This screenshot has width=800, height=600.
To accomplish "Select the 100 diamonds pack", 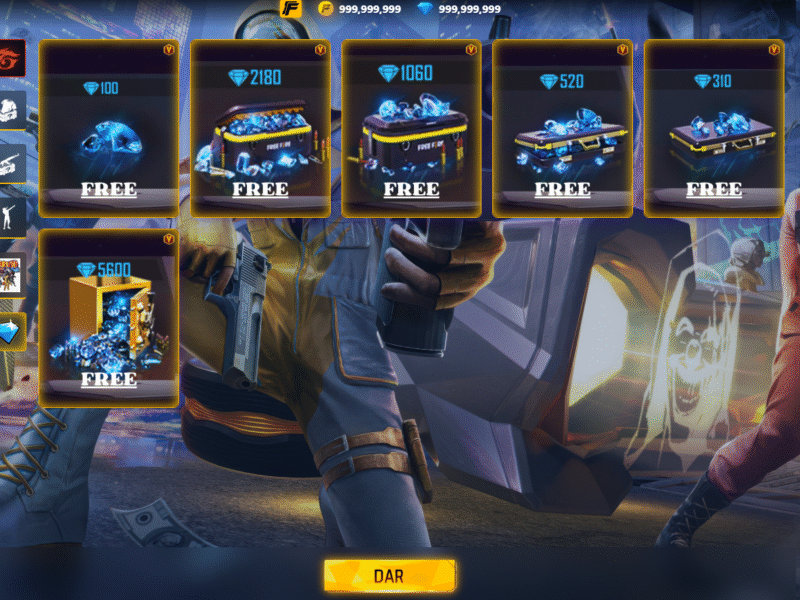I will (x=109, y=128).
